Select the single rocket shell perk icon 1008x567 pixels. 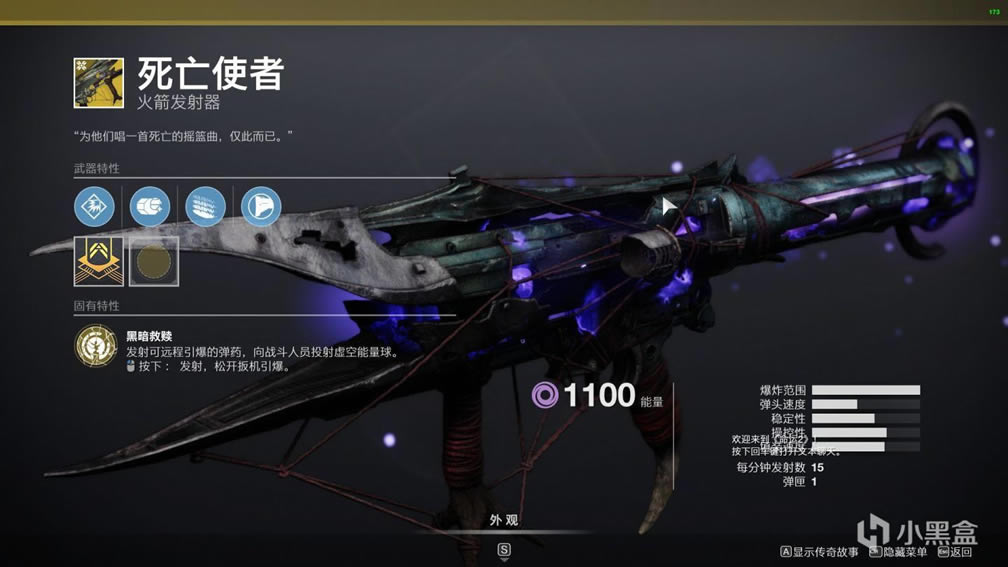(x=150, y=208)
